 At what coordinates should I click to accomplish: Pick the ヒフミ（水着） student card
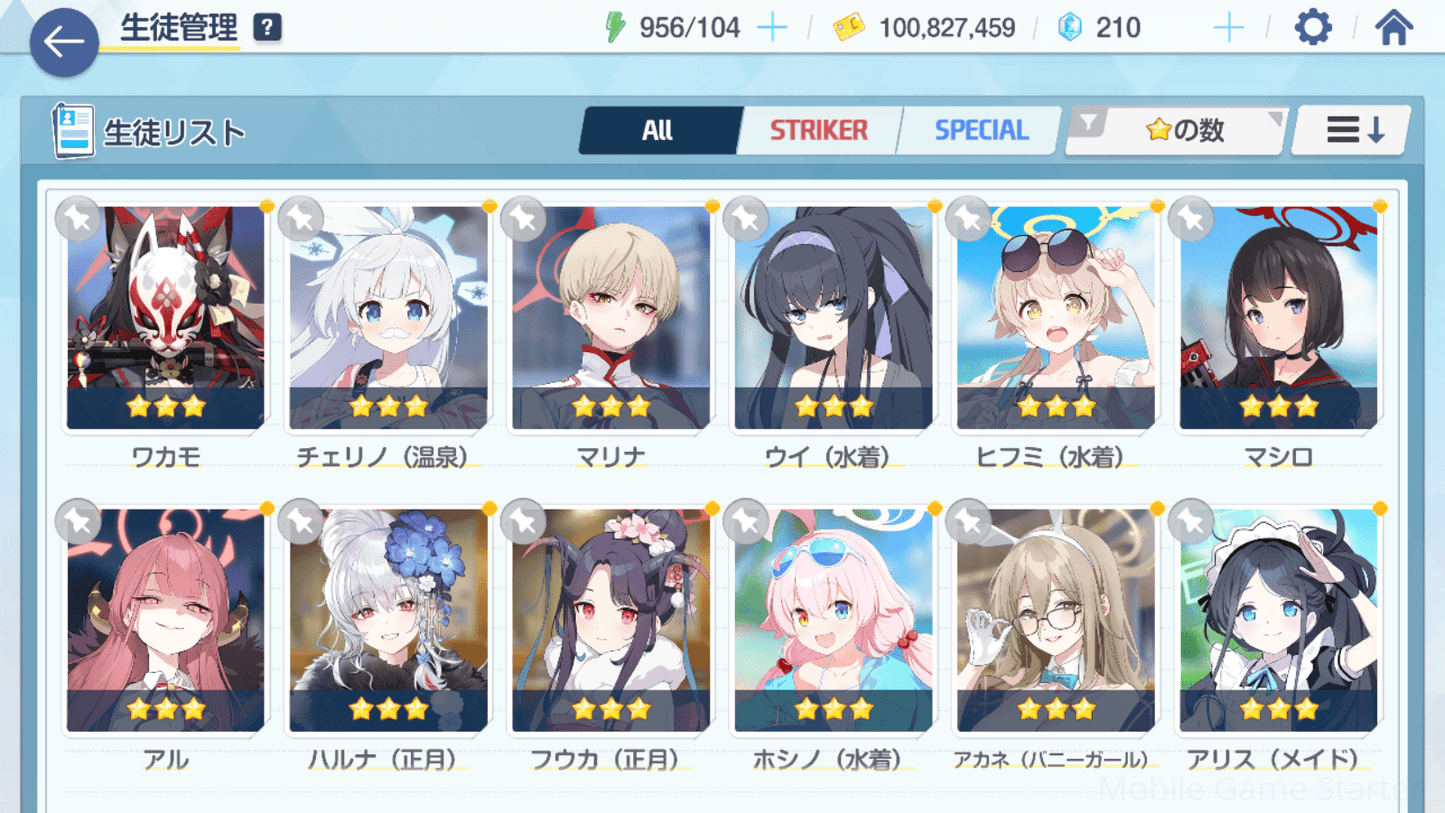tap(1055, 318)
